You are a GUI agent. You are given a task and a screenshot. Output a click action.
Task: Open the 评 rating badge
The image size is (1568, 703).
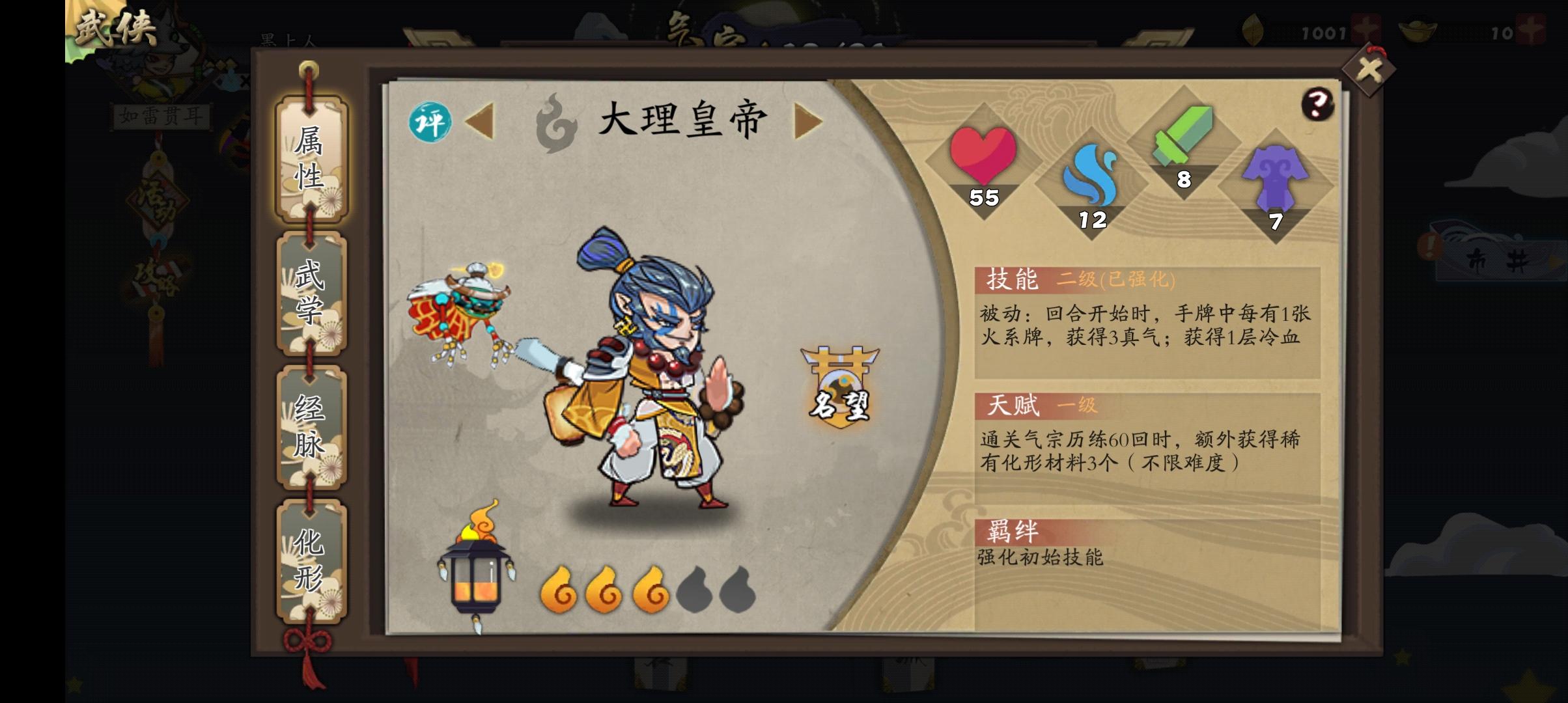point(431,120)
